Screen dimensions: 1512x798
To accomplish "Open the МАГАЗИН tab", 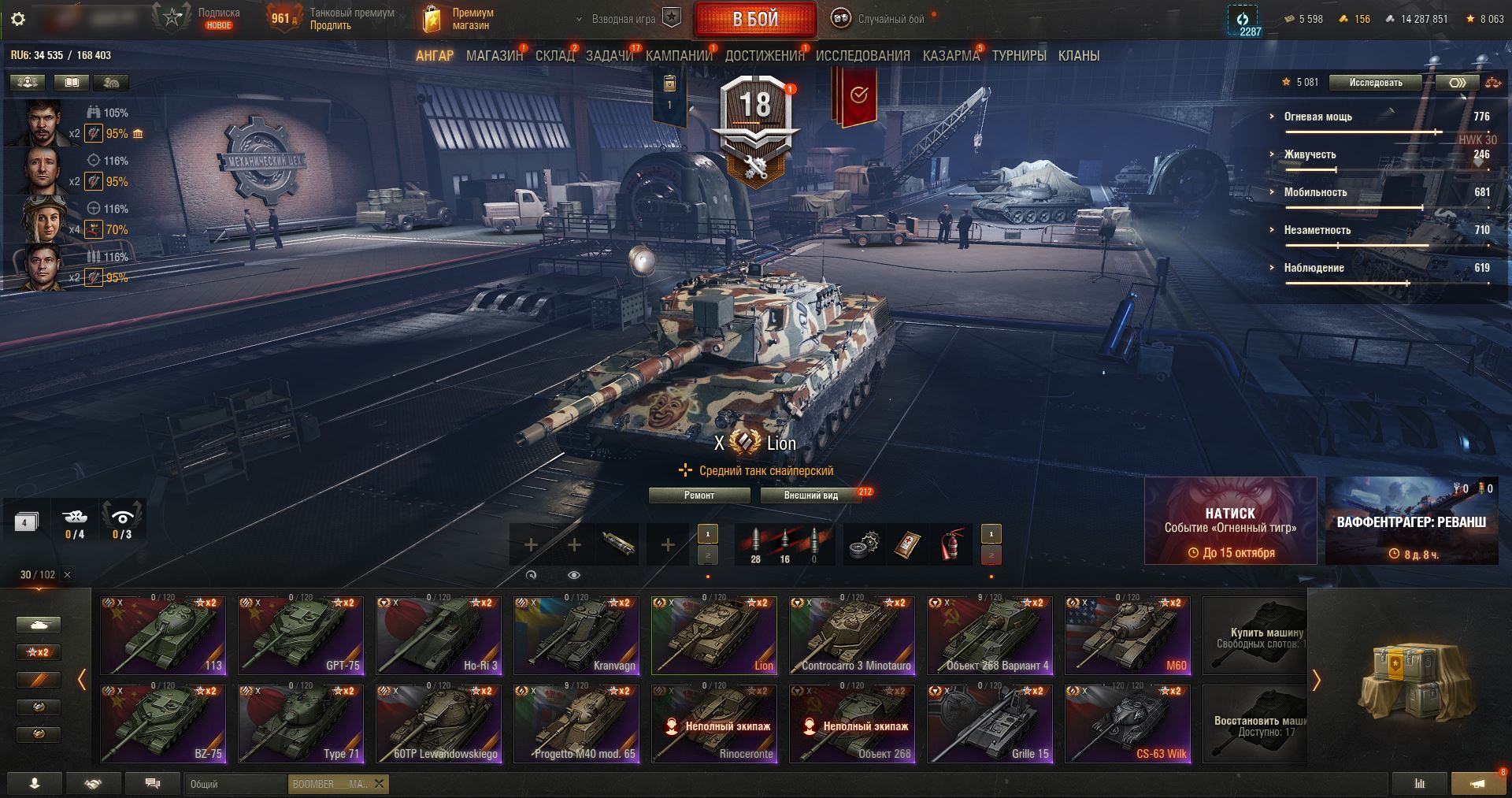I will click(494, 56).
